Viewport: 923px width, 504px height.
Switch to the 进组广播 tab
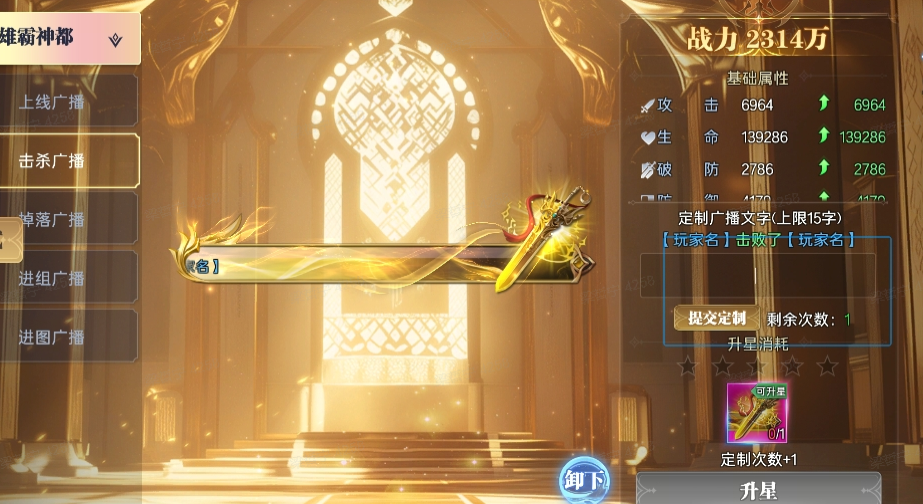[x=66, y=278]
